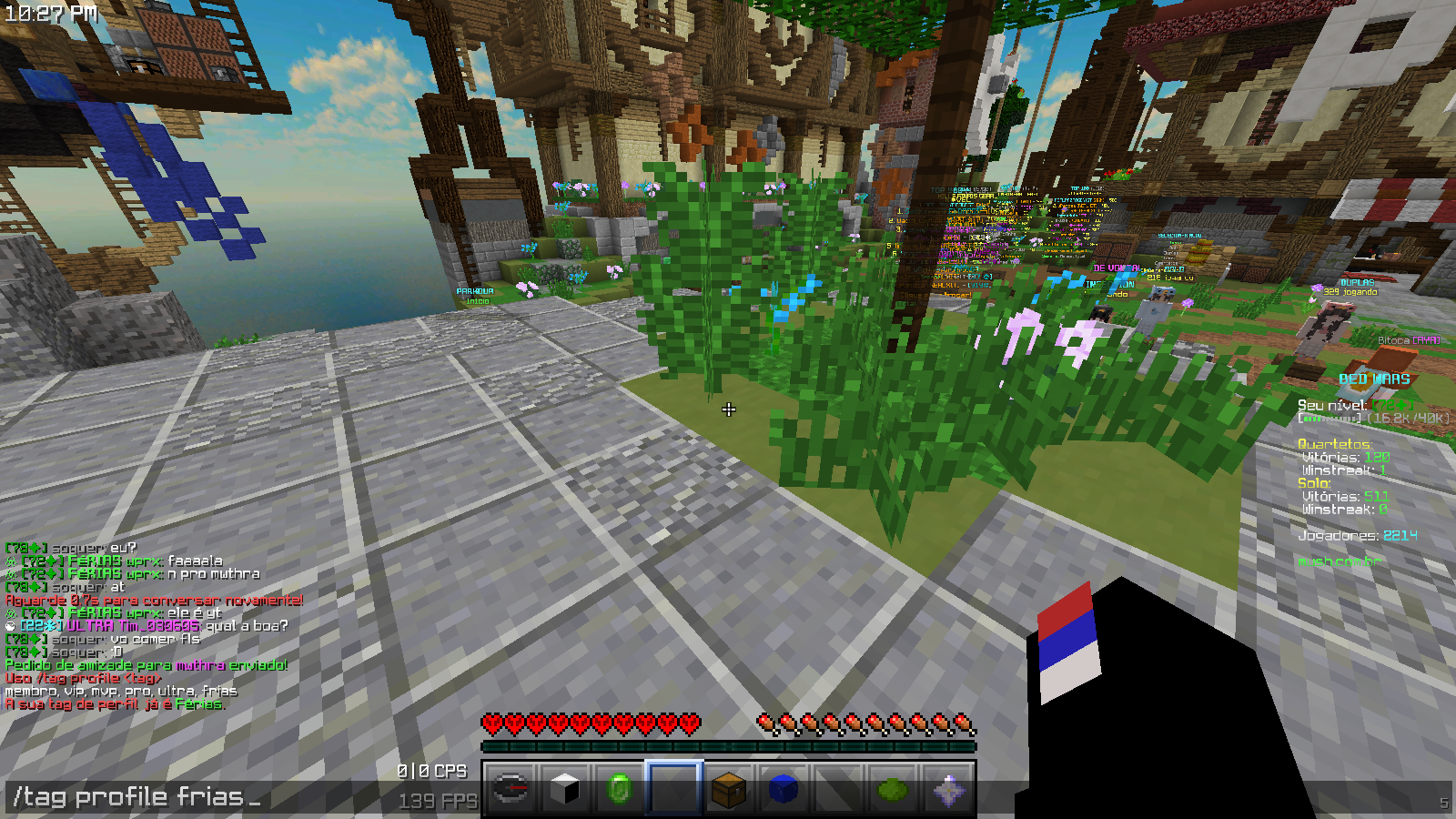Select the green dye hotbar slot
Viewport: 1456px width, 819px height.
click(x=893, y=788)
